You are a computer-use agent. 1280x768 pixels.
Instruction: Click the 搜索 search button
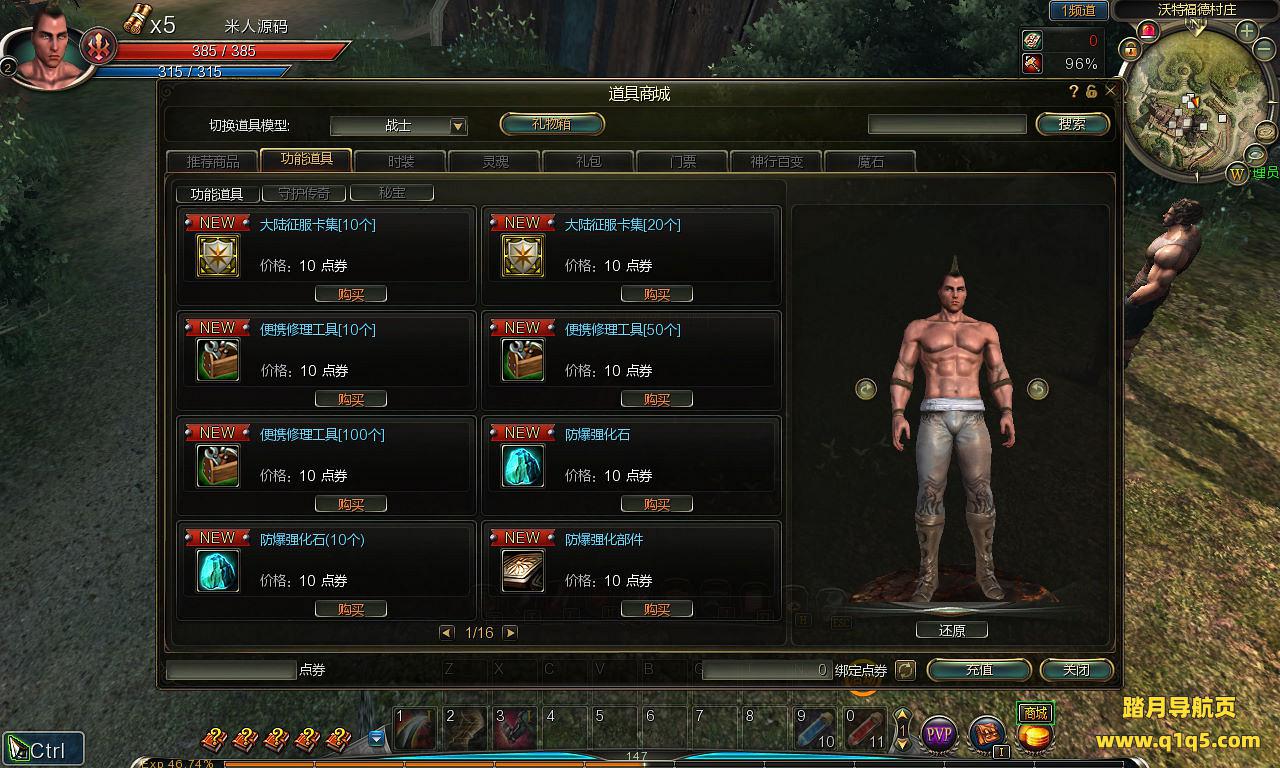[1072, 124]
